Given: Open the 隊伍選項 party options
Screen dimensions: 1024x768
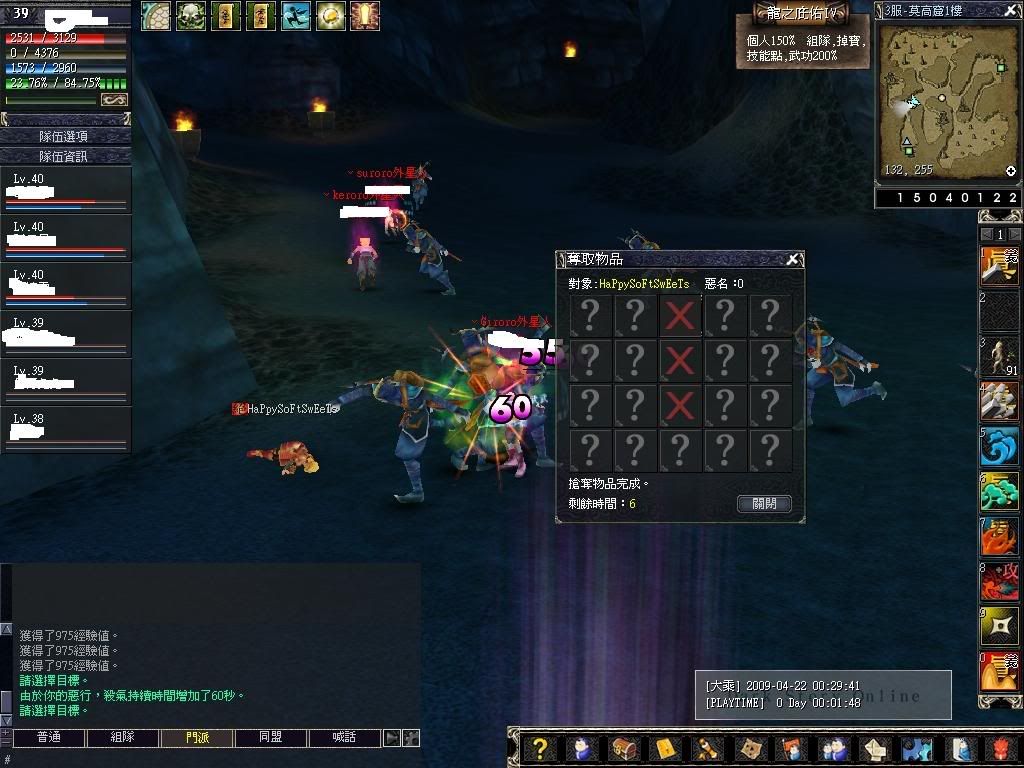Looking at the screenshot, I should [x=65, y=136].
